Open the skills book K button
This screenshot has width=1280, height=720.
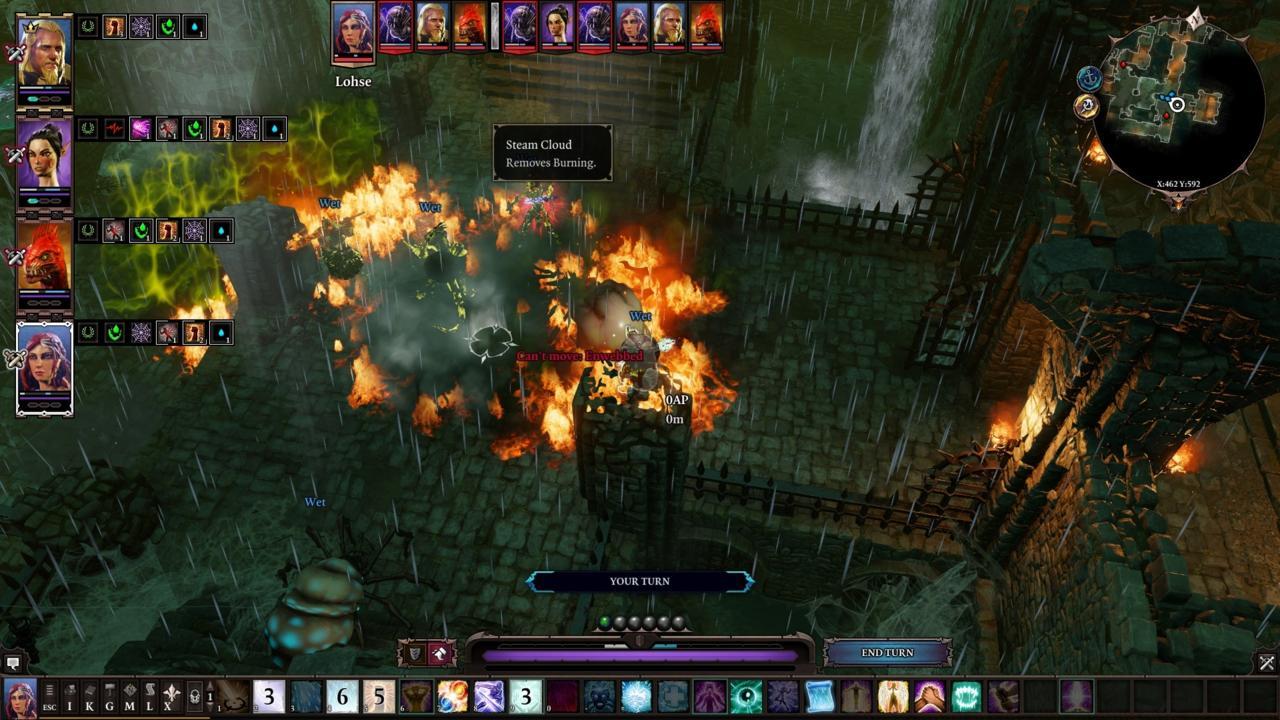click(90, 696)
